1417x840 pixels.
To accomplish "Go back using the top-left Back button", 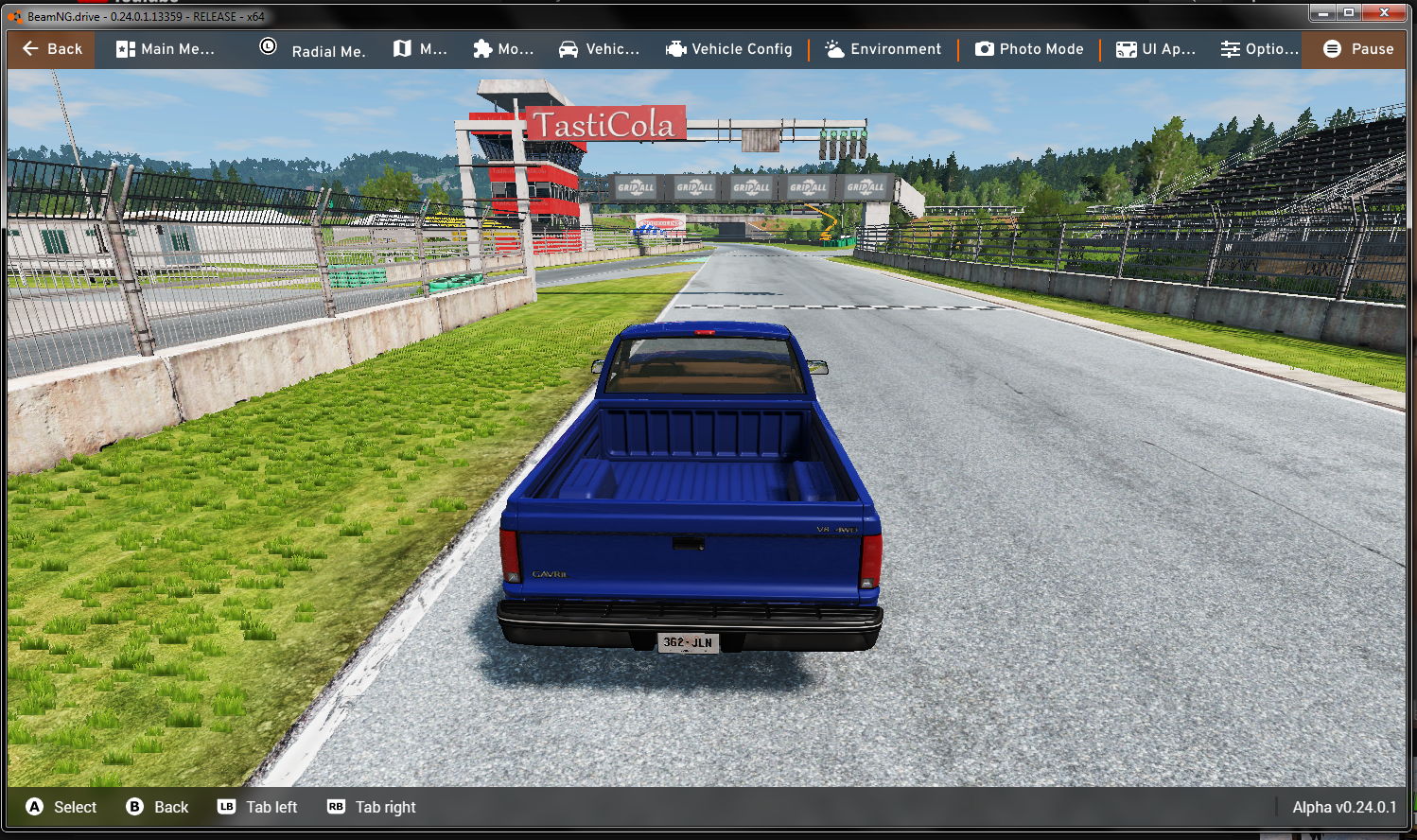I will pos(52,49).
